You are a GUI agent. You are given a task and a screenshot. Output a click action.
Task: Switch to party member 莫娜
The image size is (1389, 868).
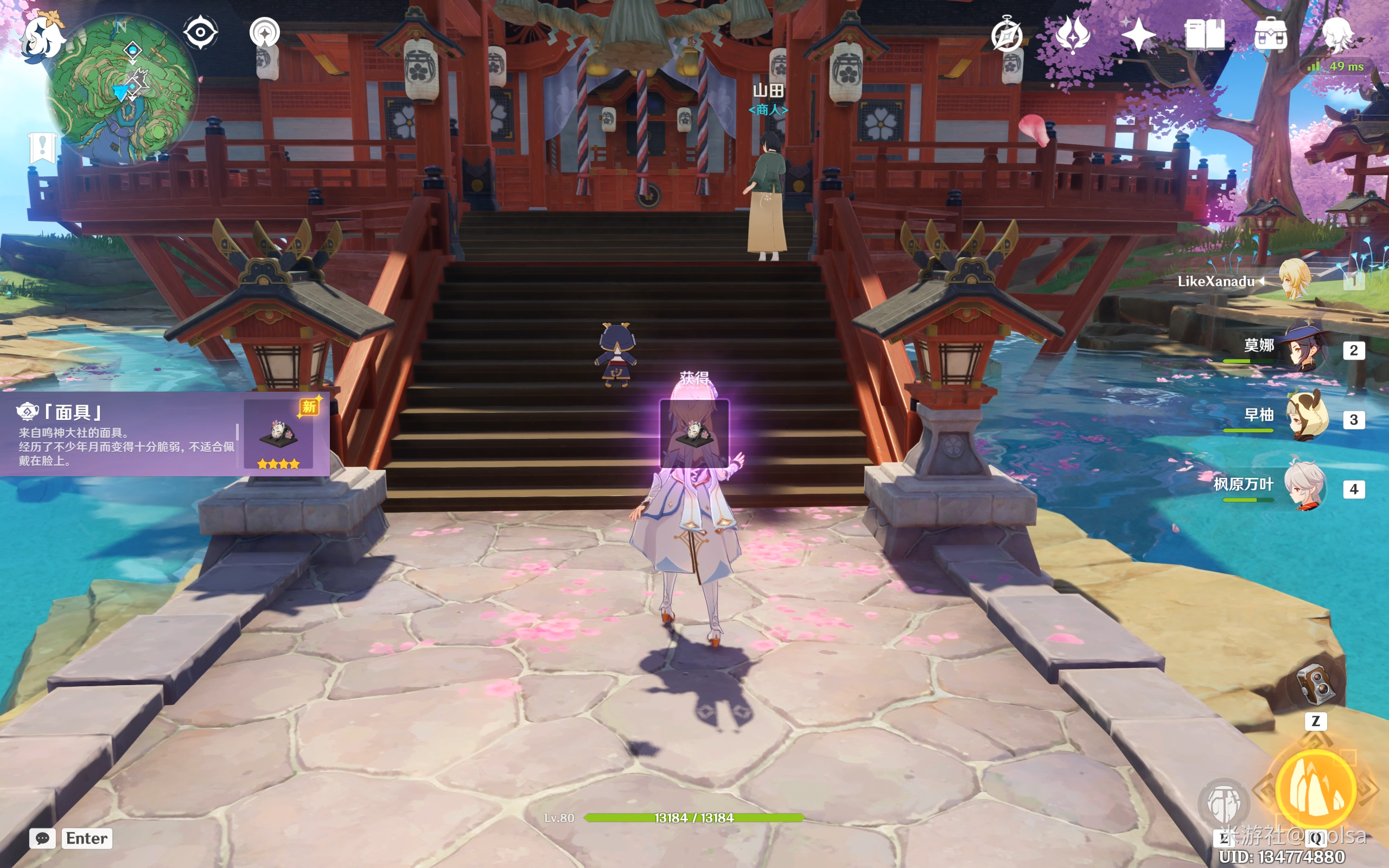click(1305, 348)
